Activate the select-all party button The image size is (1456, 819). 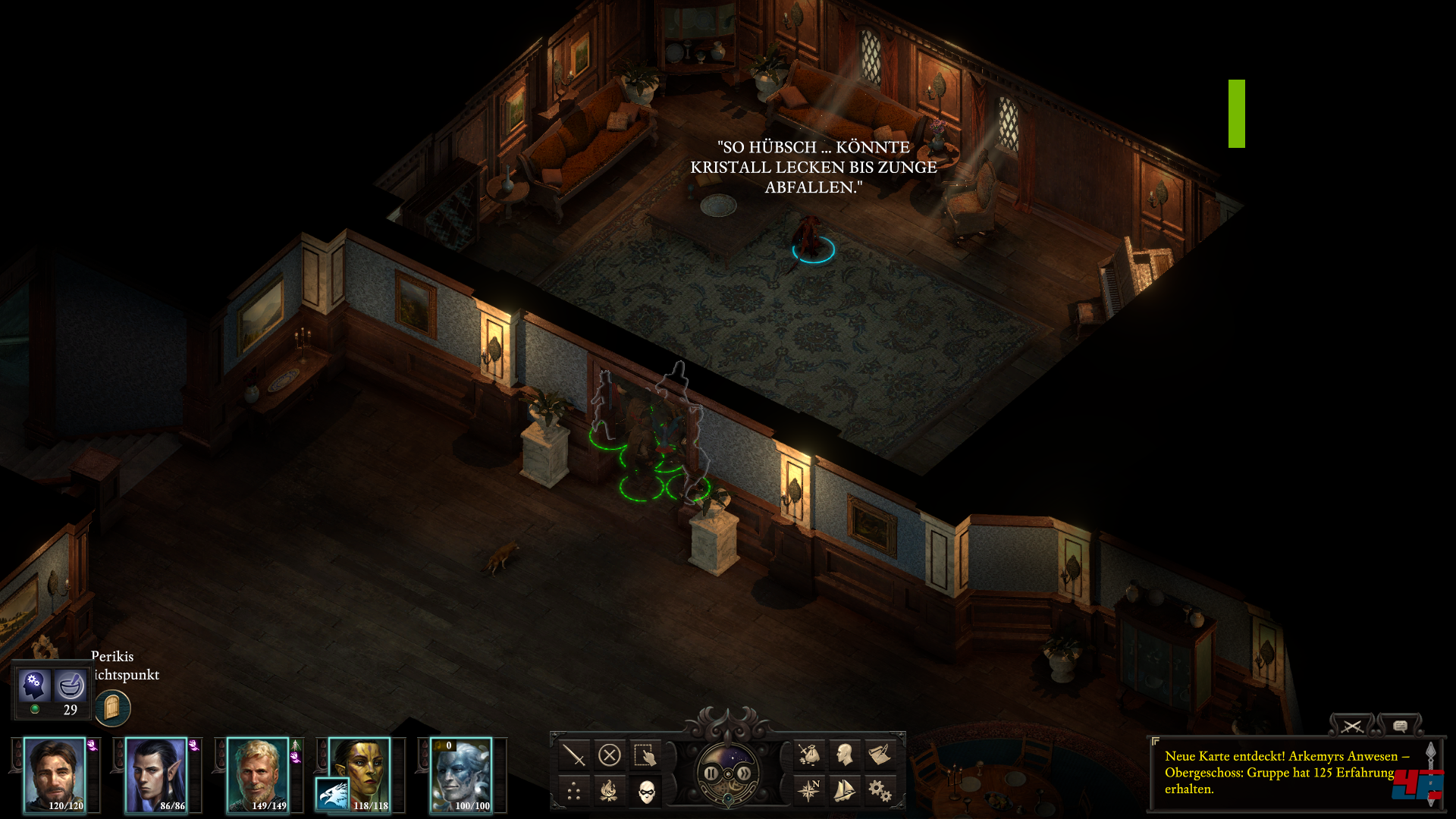point(645,755)
